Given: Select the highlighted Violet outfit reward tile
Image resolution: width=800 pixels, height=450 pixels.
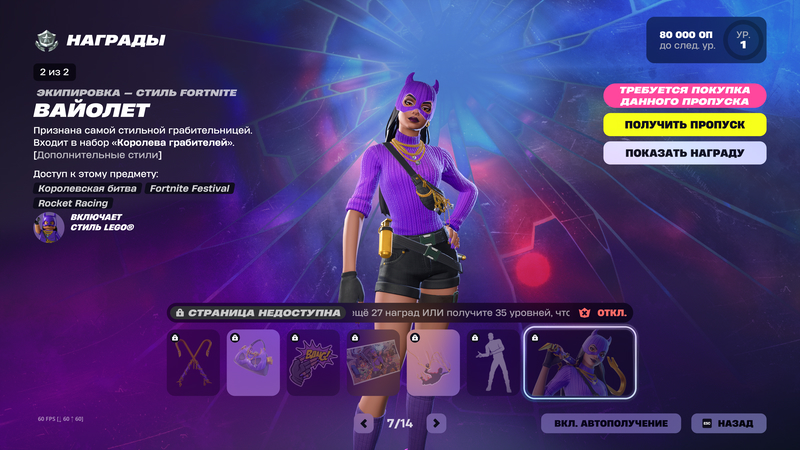Looking at the screenshot, I should coord(579,363).
